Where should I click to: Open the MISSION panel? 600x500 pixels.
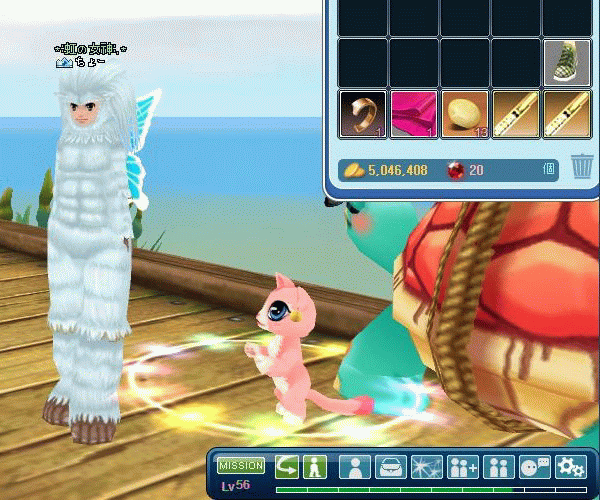(241, 466)
